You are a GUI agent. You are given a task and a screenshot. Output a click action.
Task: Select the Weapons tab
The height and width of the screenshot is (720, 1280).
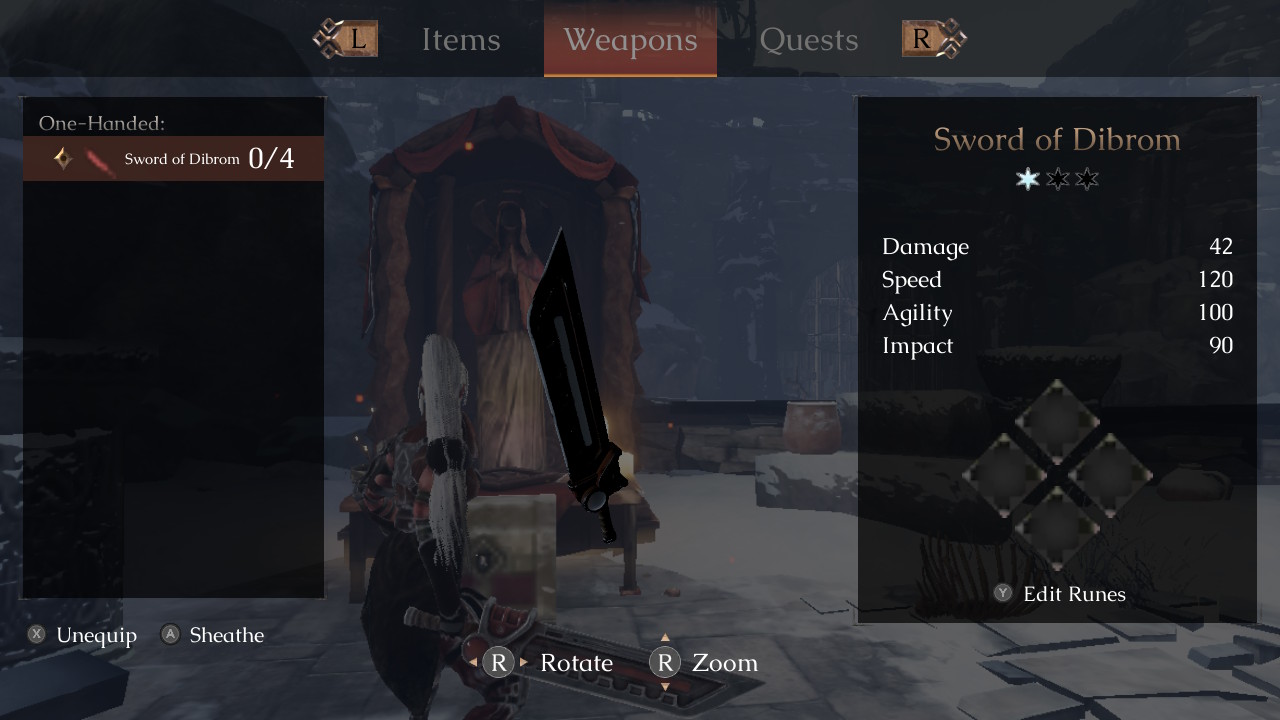(630, 40)
